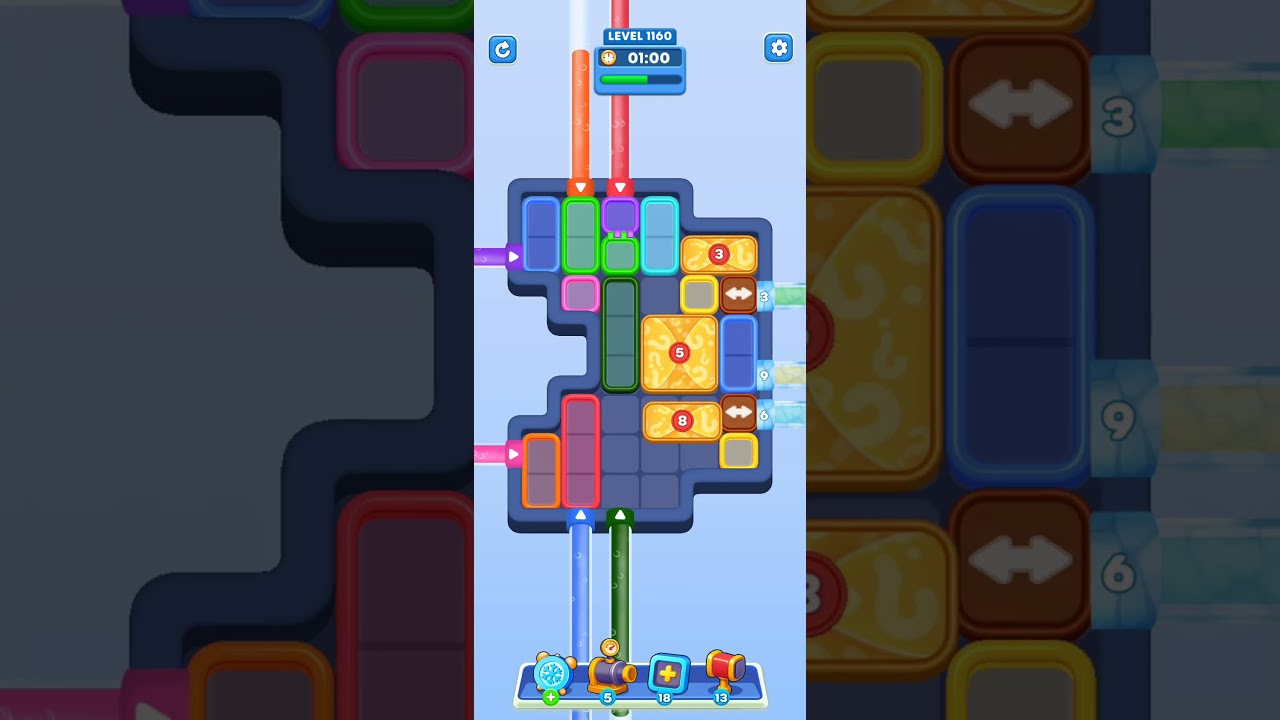The image size is (1280, 720).
Task: Select the cyan block in the top row
Action: pos(657,235)
